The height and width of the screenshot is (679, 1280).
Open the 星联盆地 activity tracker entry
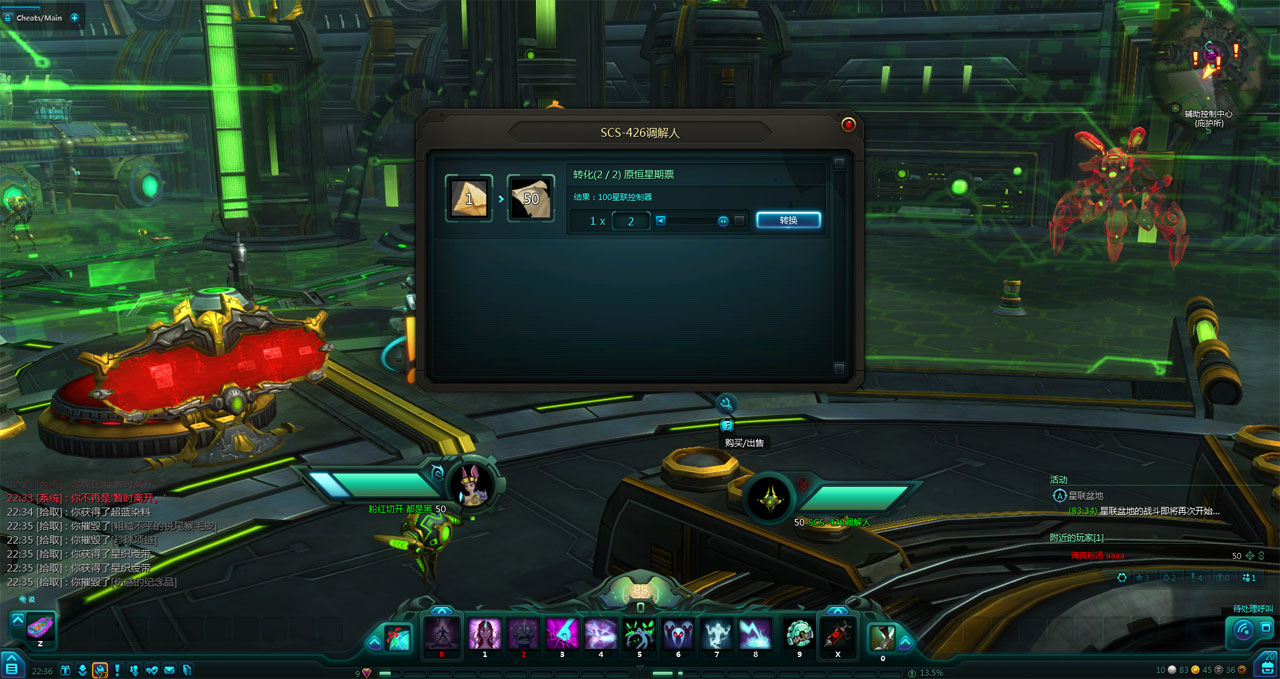(x=1085, y=495)
